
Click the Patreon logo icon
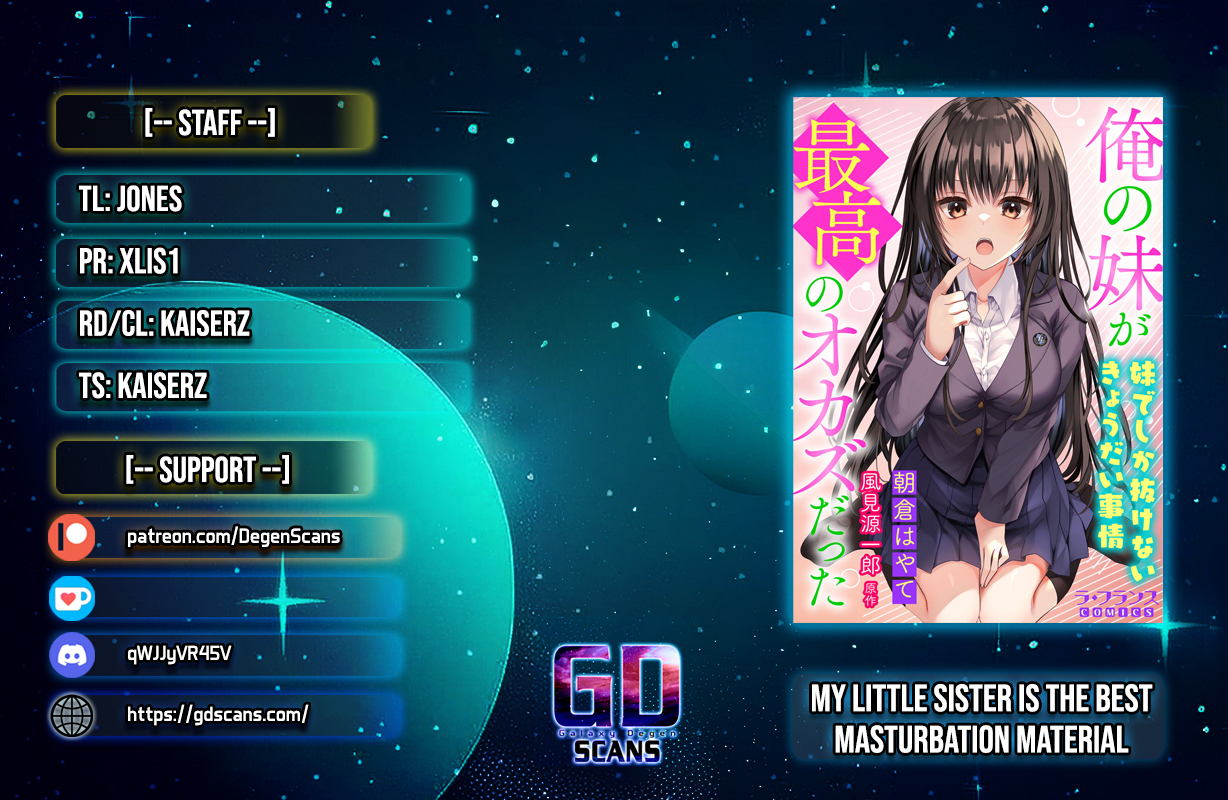pos(72,538)
